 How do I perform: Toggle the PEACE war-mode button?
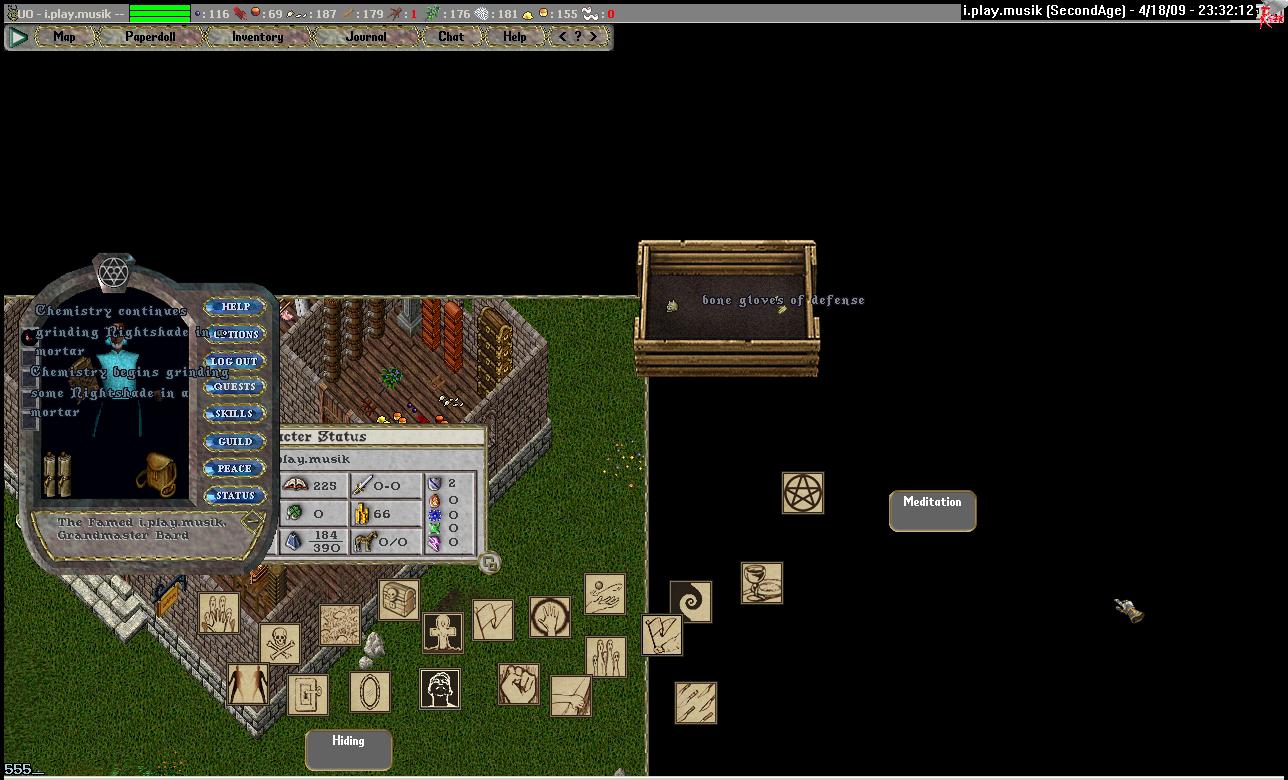[235, 468]
